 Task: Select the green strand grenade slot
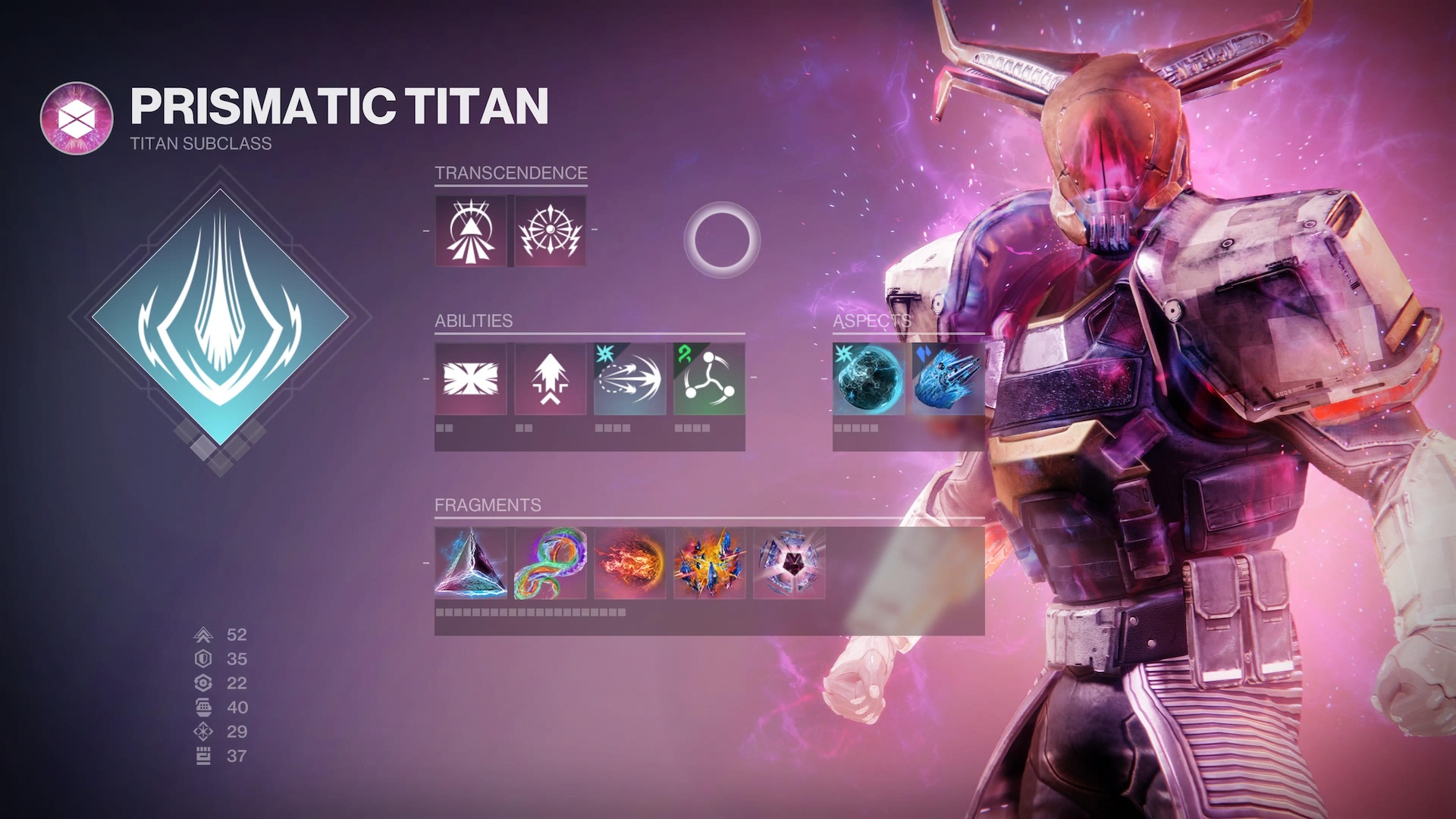pyautogui.click(x=709, y=378)
